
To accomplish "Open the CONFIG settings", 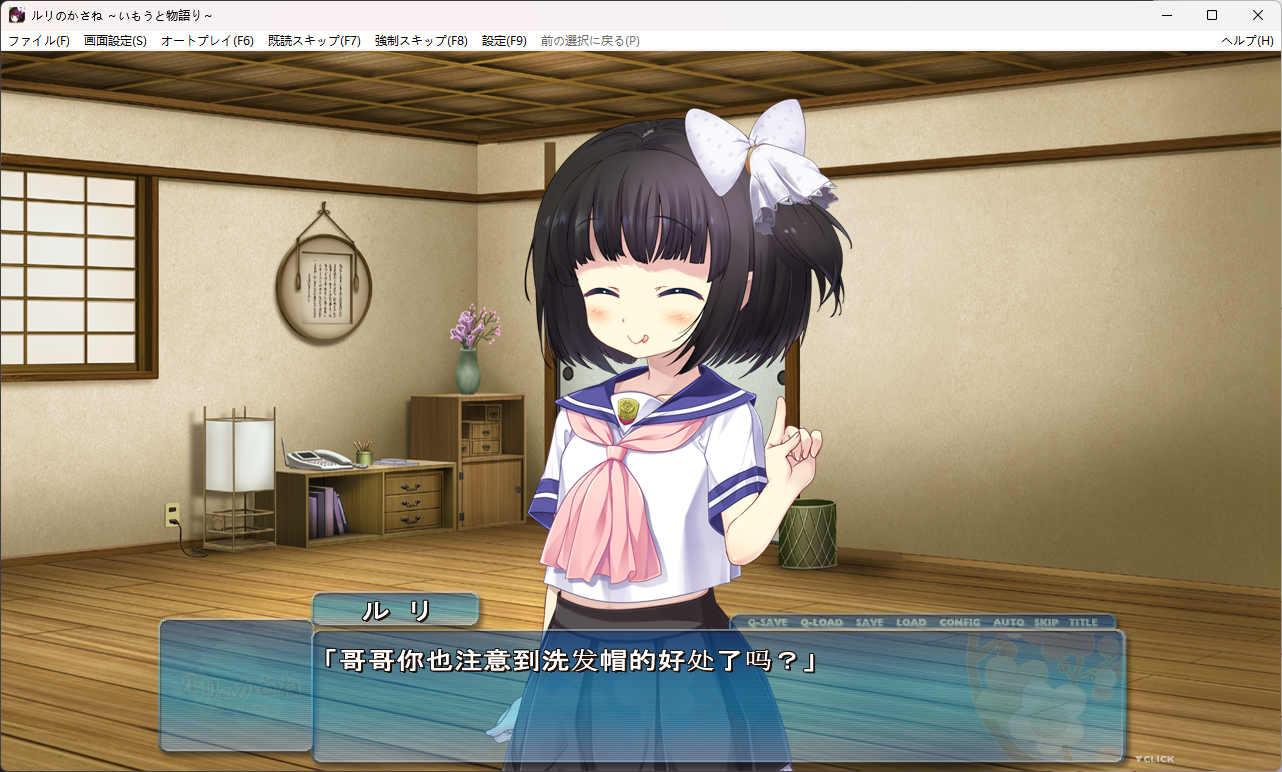I will (x=960, y=622).
